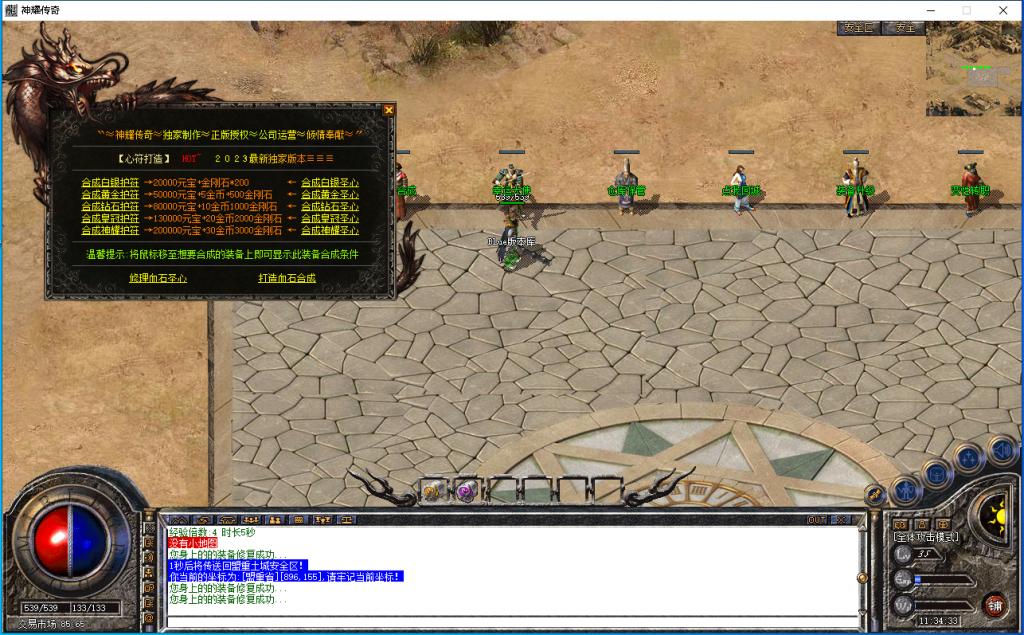
Task: Select 合成钻石圣心 craft link
Action: click(329, 206)
